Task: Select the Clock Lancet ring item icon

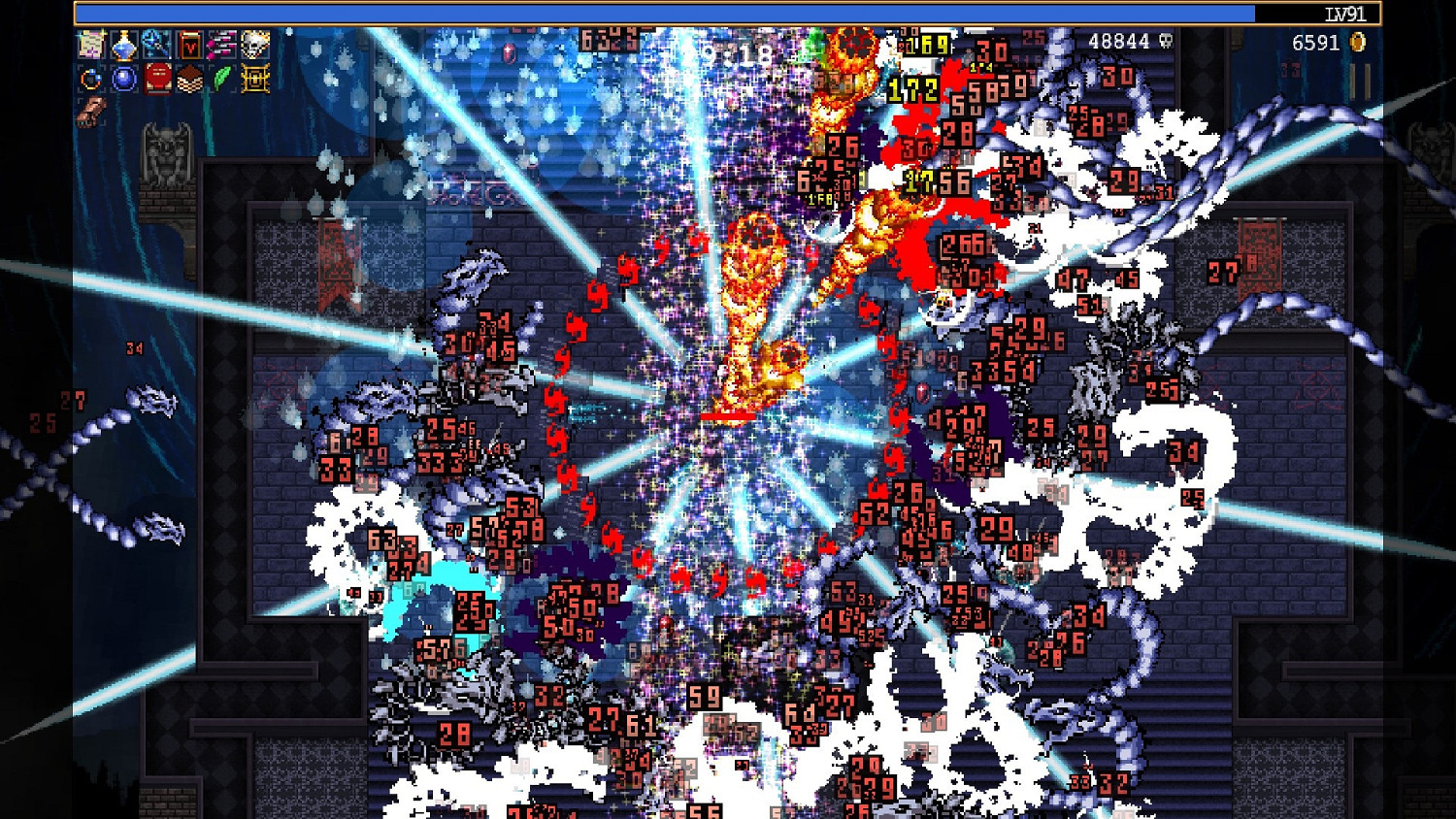Action: point(90,77)
